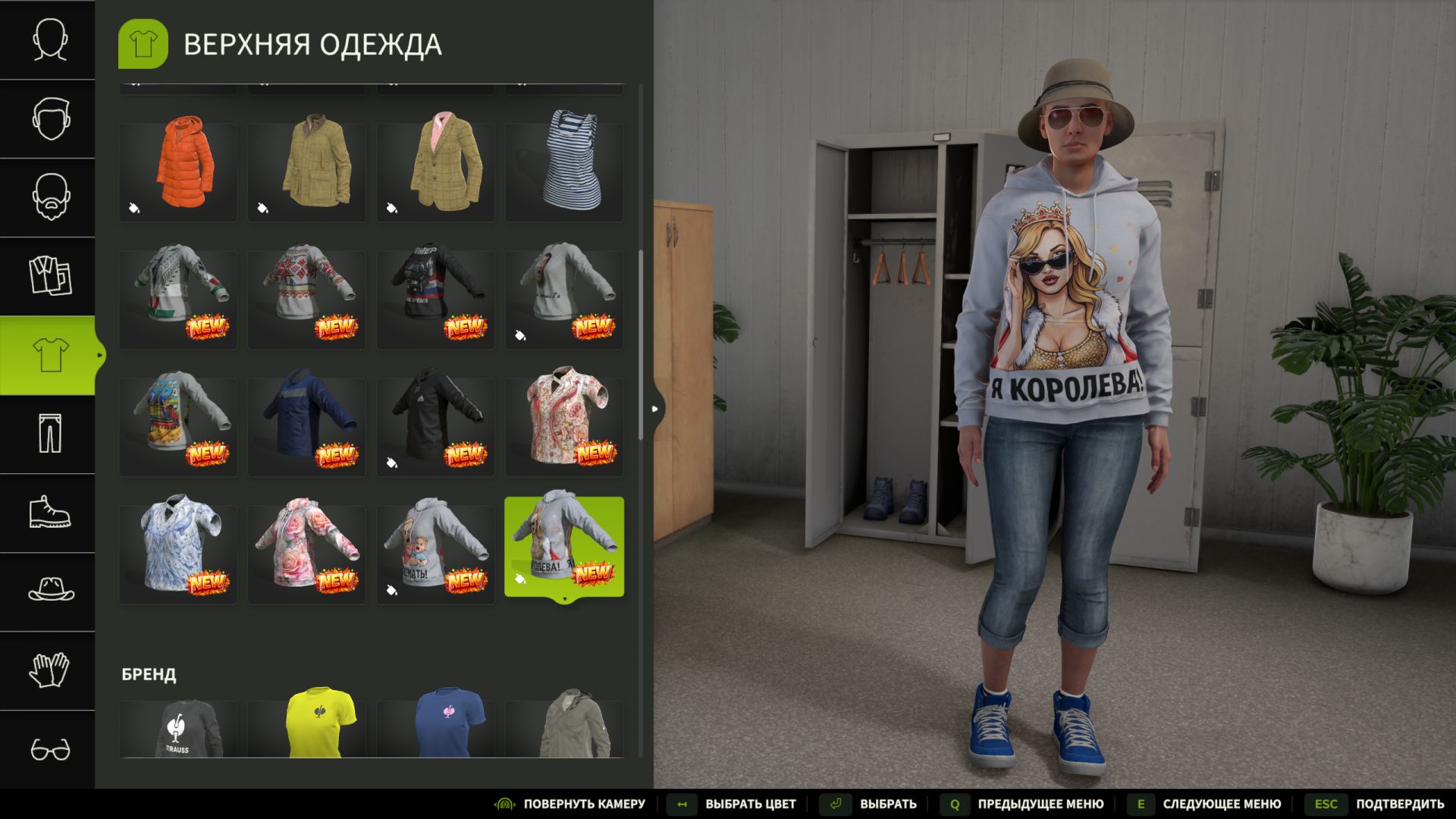Expand options under the selected Я КОРОЛЕВА hoodie

[x=565, y=598]
